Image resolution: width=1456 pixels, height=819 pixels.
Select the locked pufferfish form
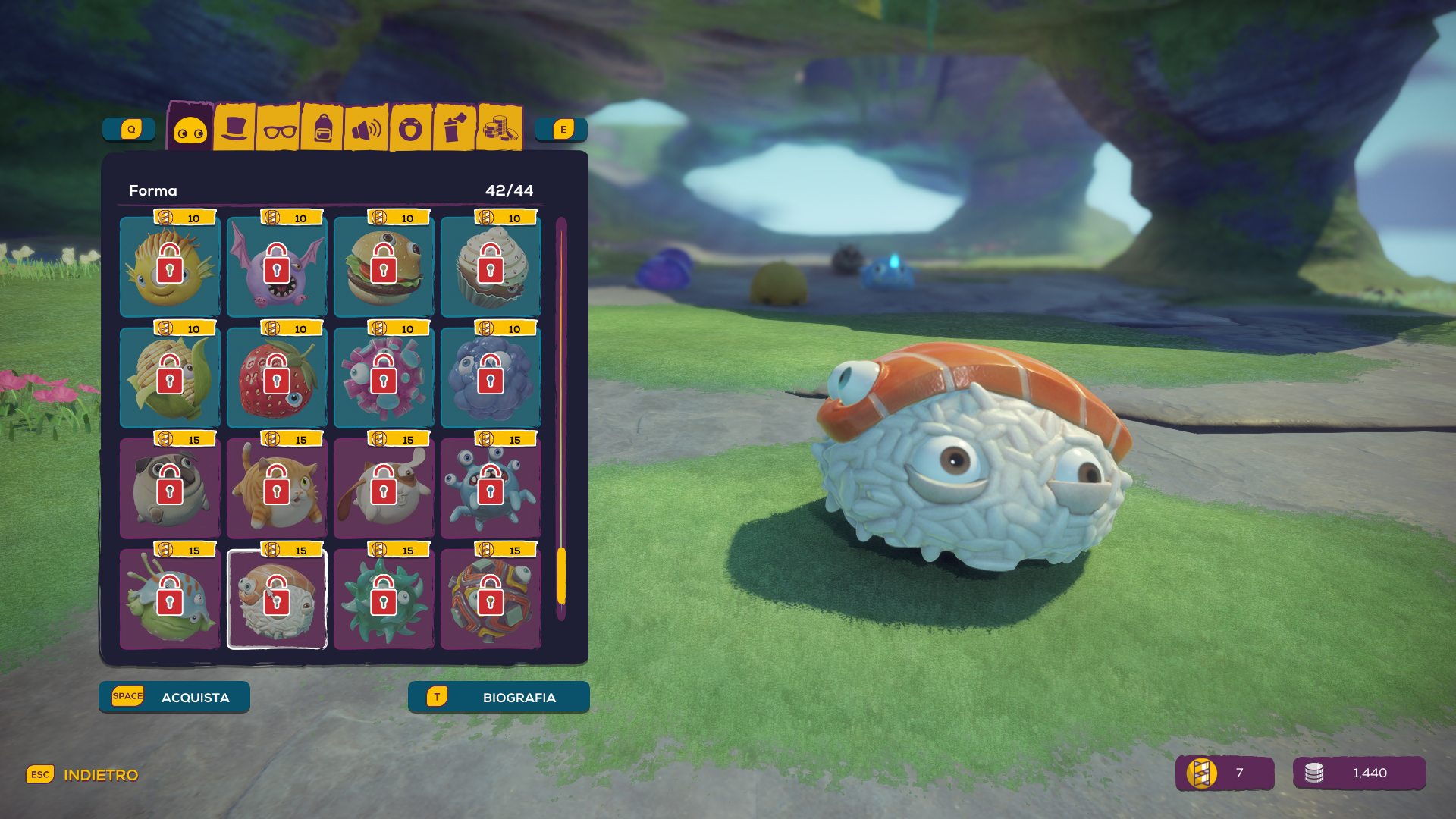point(170,267)
